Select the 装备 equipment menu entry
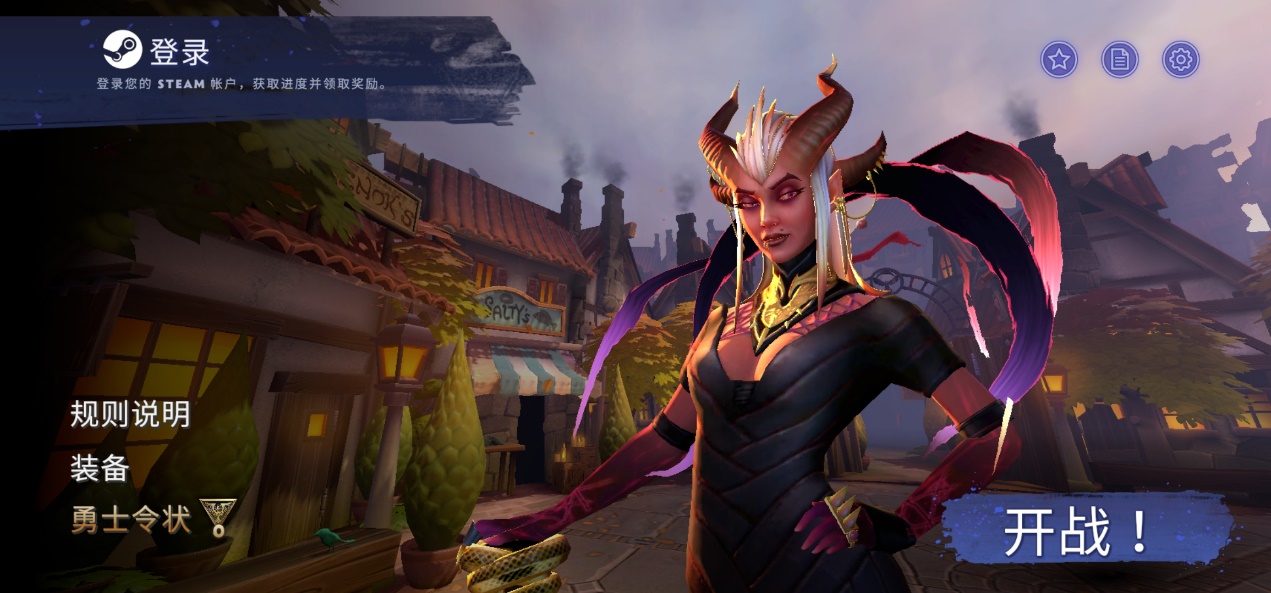 click(100, 467)
